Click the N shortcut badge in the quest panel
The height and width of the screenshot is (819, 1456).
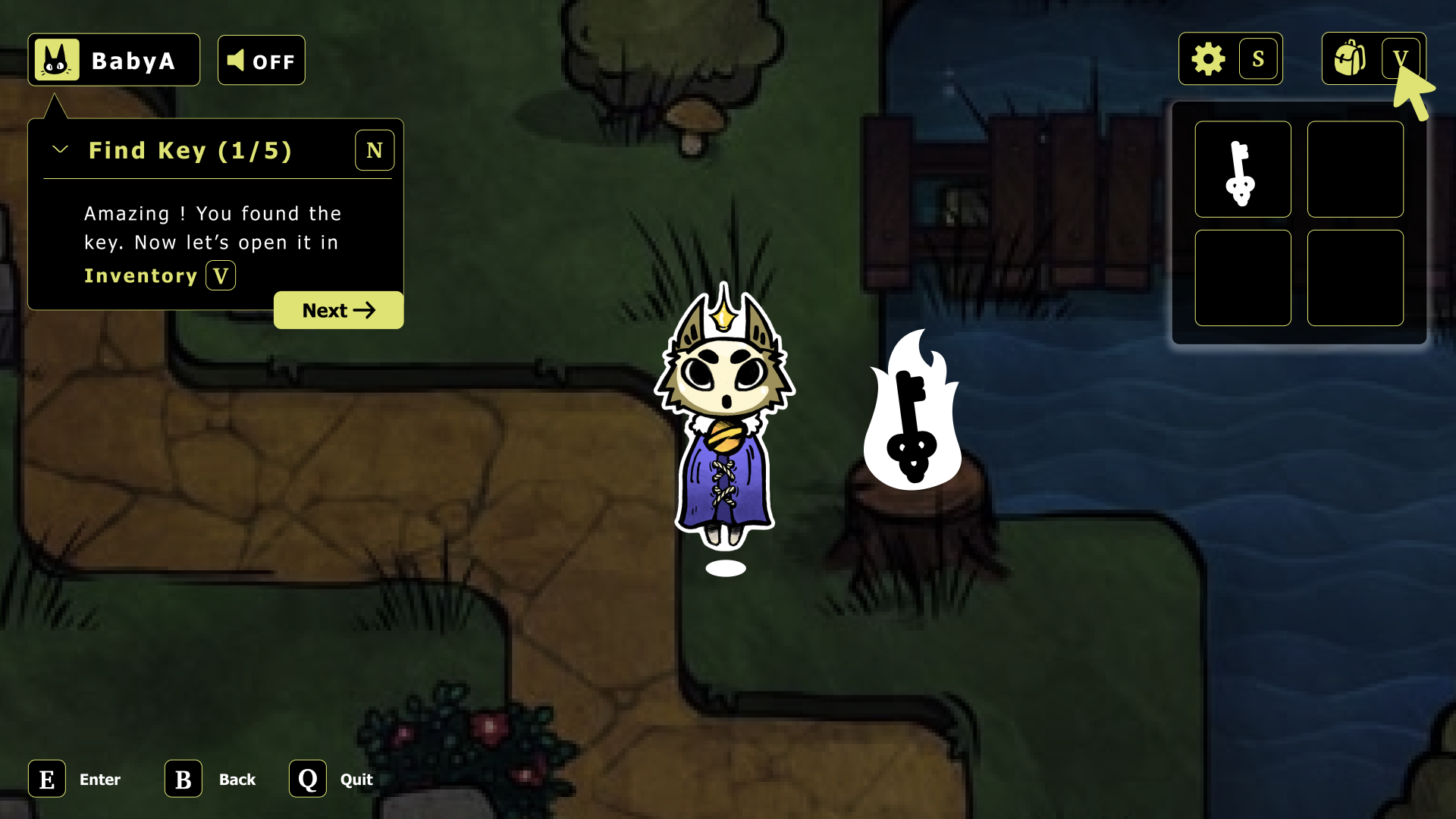click(x=374, y=150)
